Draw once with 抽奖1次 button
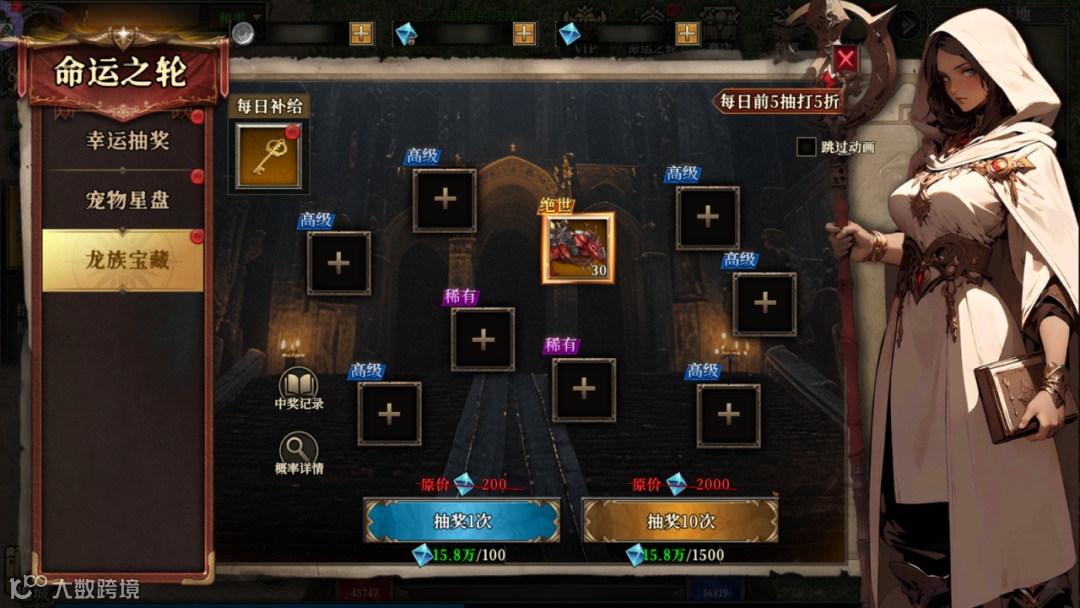 pos(461,521)
